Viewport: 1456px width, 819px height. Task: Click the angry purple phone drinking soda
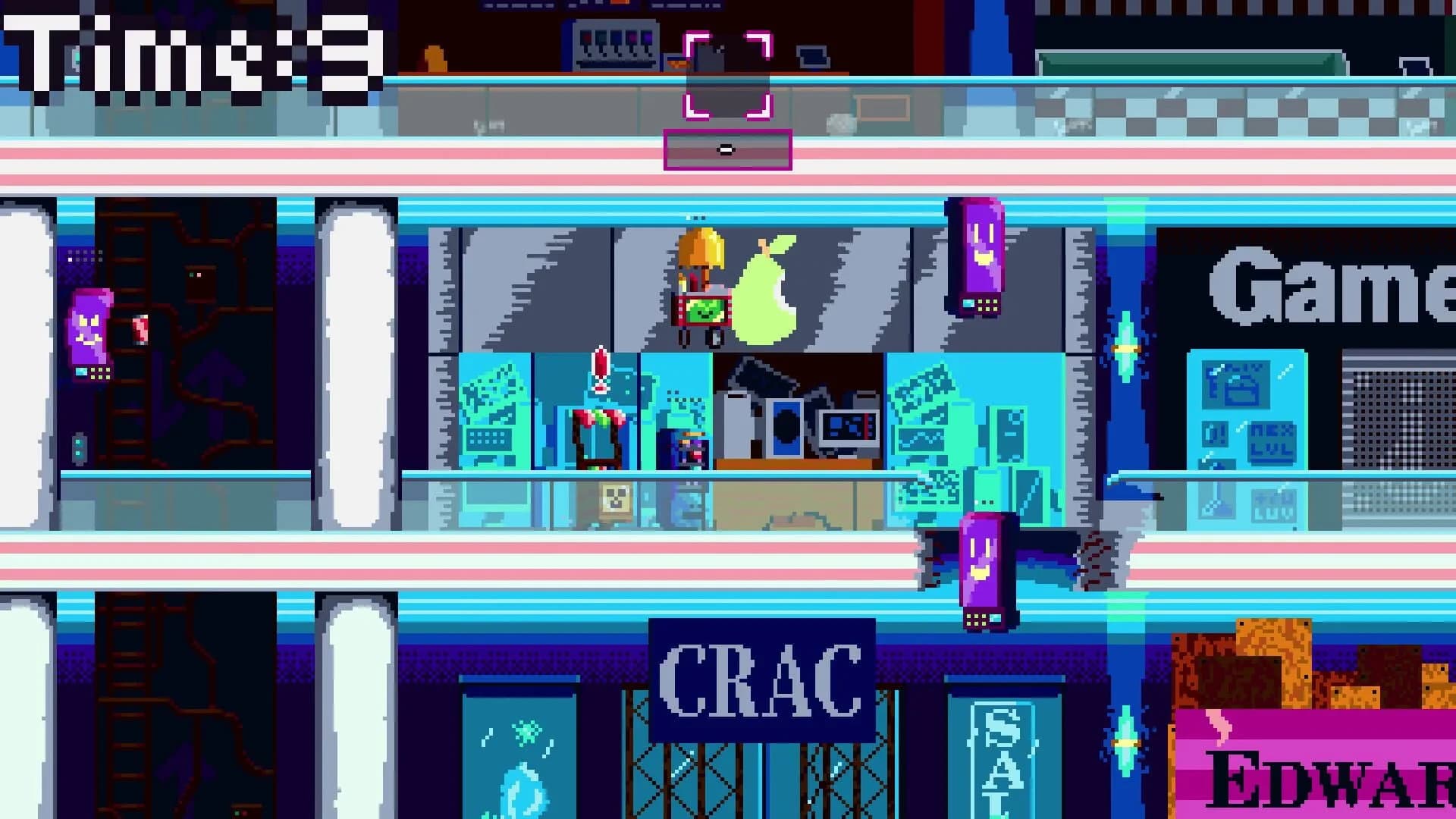[x=89, y=334]
